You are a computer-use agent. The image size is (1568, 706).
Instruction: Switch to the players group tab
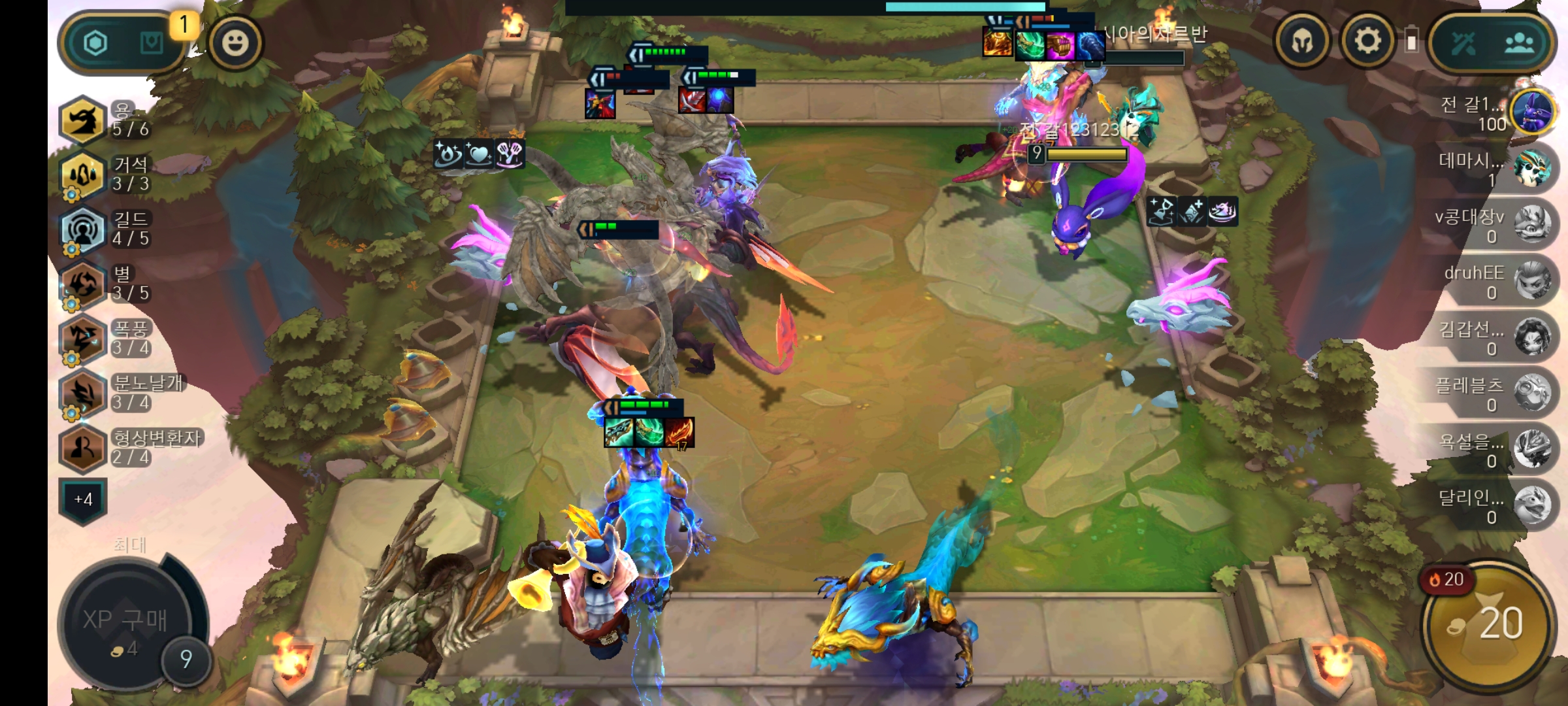pyautogui.click(x=1520, y=43)
